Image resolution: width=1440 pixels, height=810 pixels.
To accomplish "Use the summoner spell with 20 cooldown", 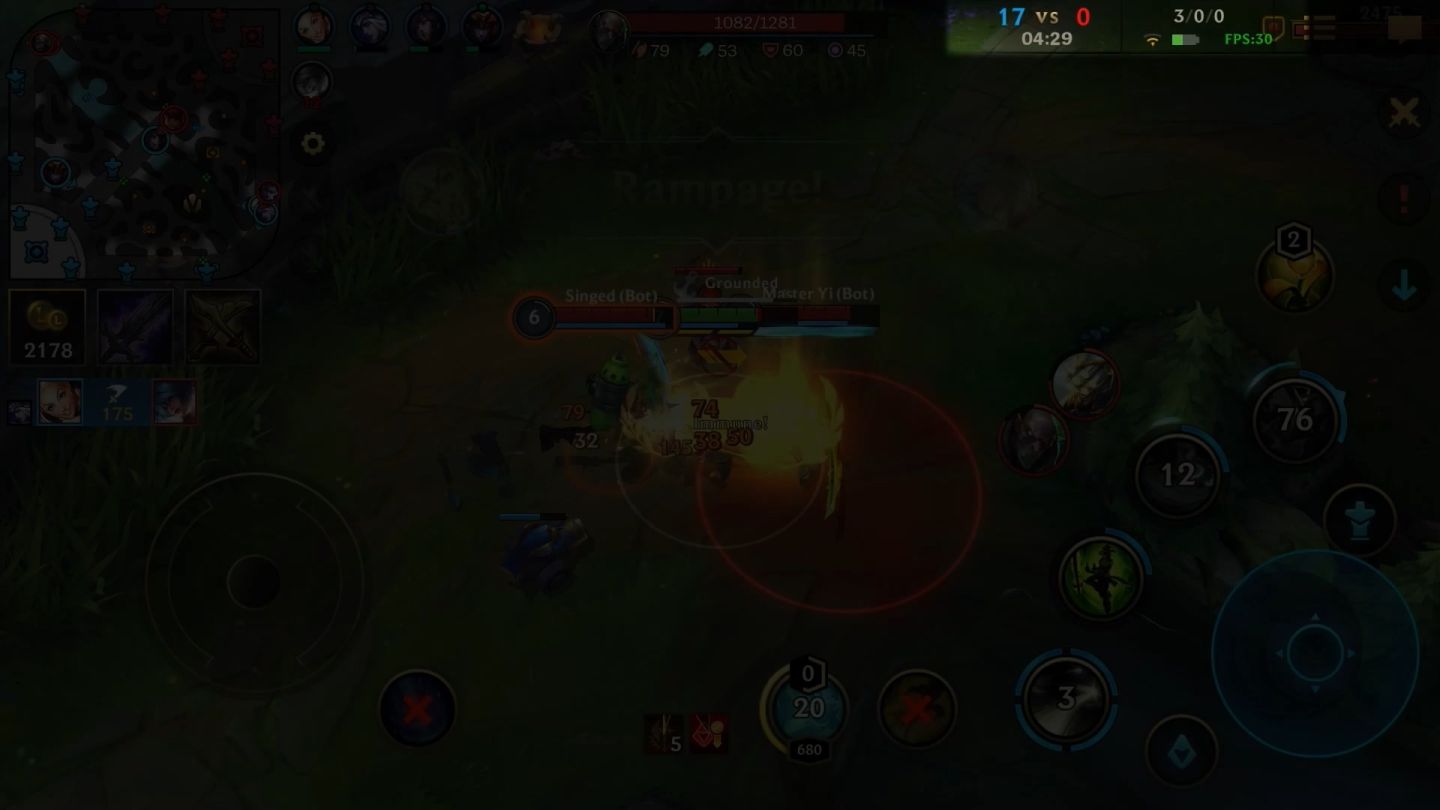I will pos(807,708).
